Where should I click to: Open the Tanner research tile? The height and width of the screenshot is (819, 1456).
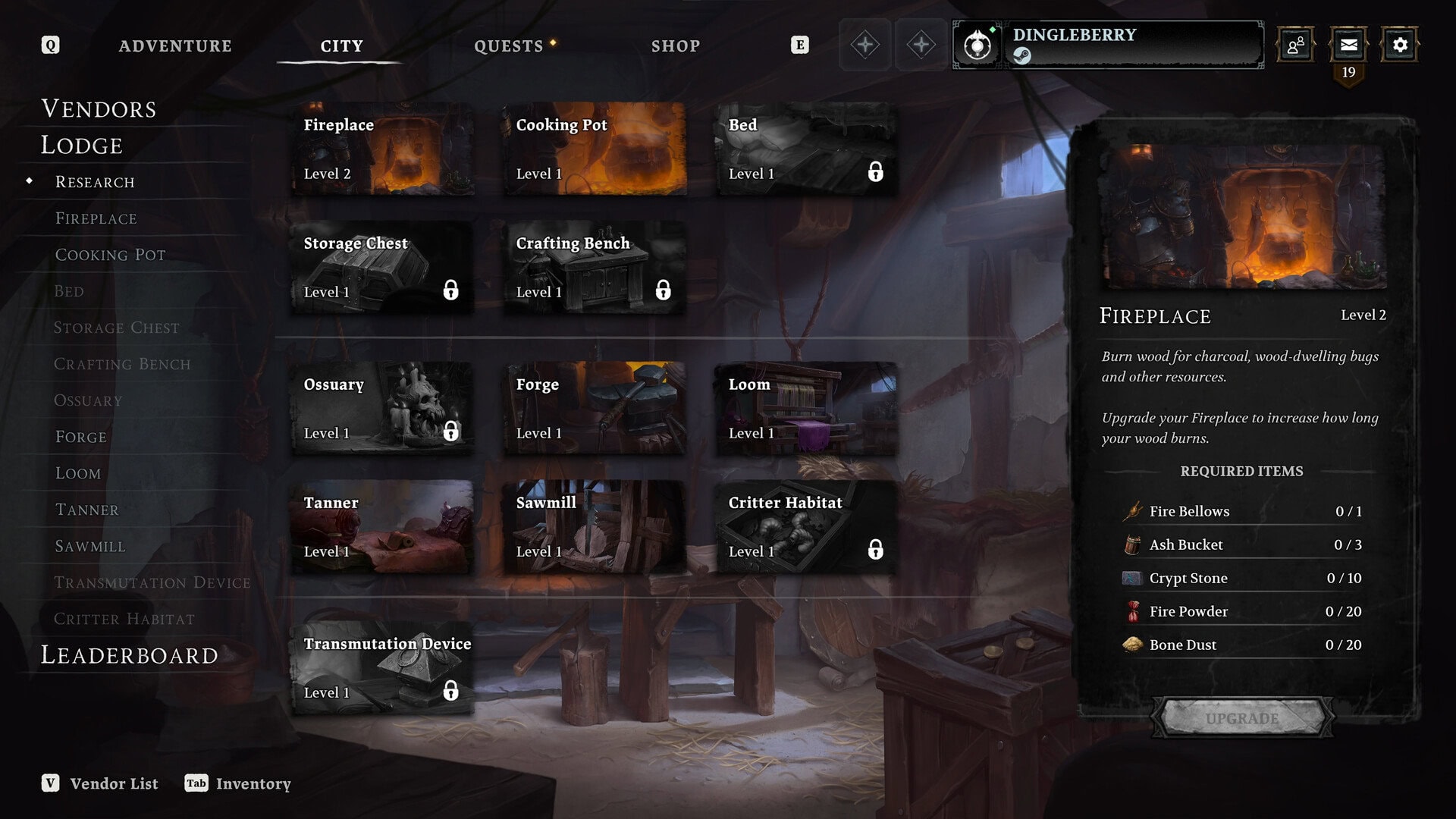(383, 526)
